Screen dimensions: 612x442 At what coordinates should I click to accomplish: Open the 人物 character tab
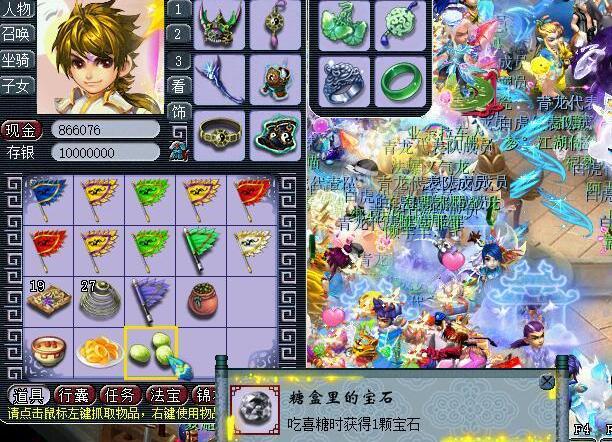click(x=16, y=12)
